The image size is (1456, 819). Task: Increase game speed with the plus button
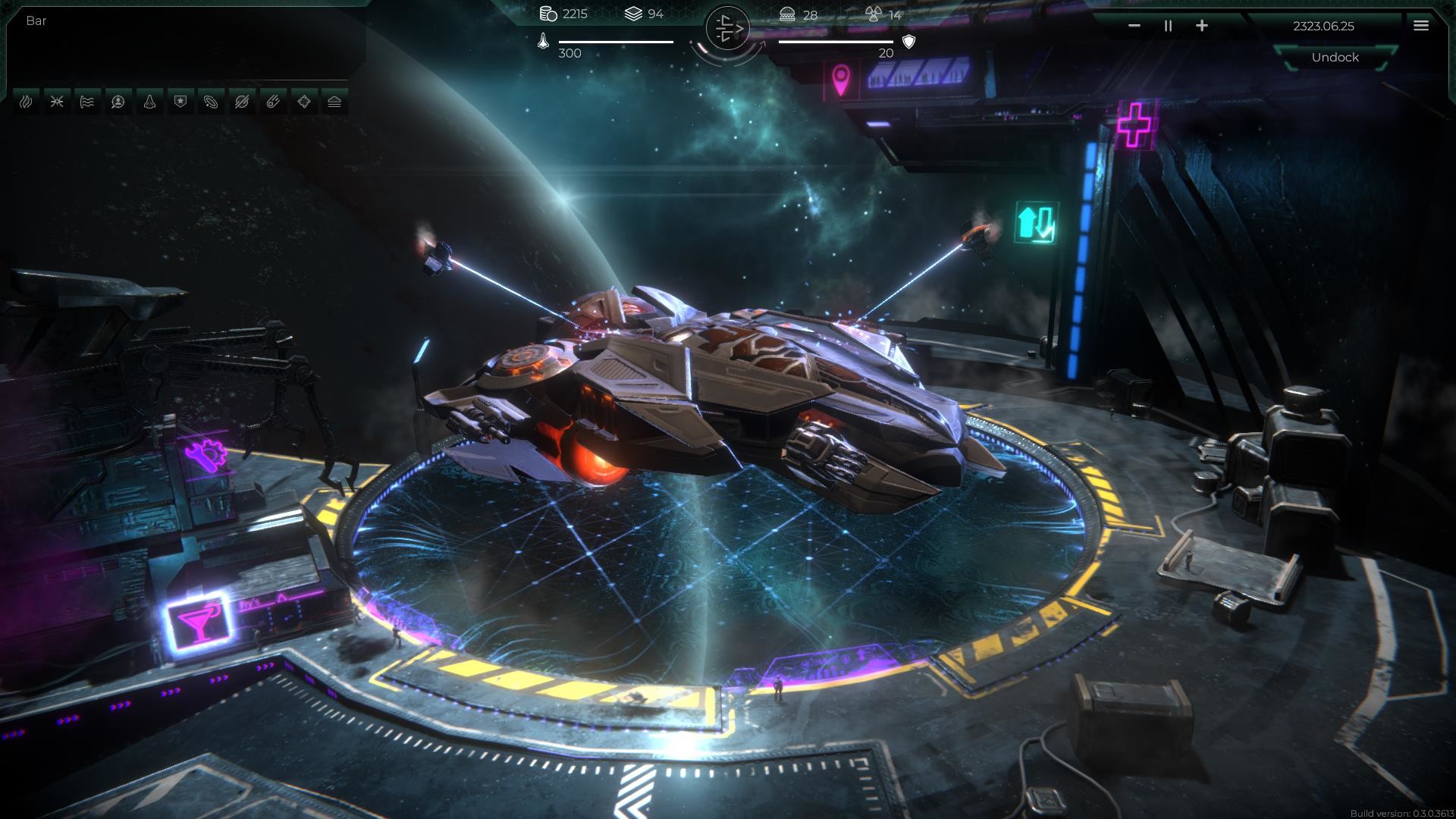click(1202, 25)
